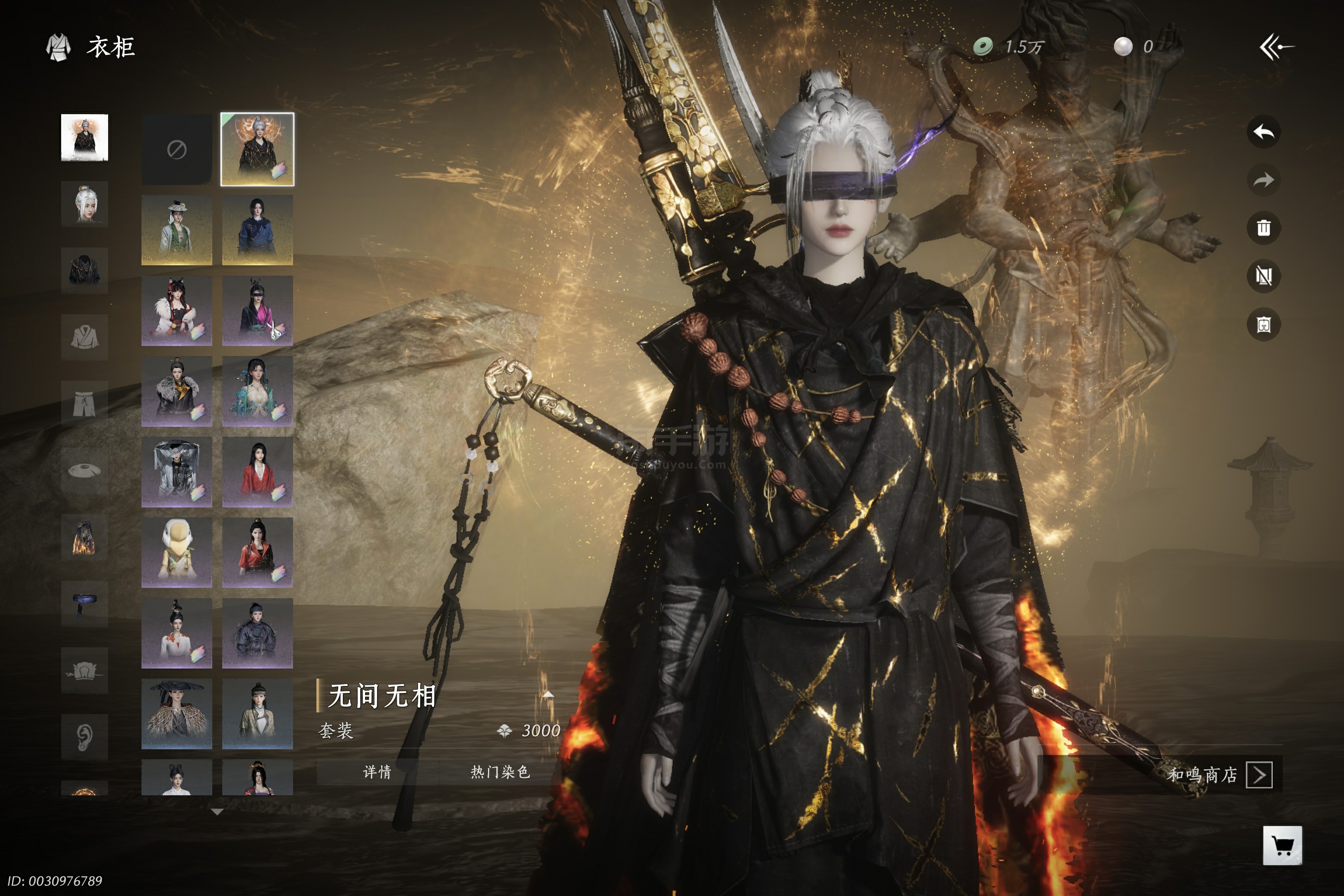This screenshot has width=1344, height=896.
Task: Switch to the hairstyle category
Action: (85, 204)
